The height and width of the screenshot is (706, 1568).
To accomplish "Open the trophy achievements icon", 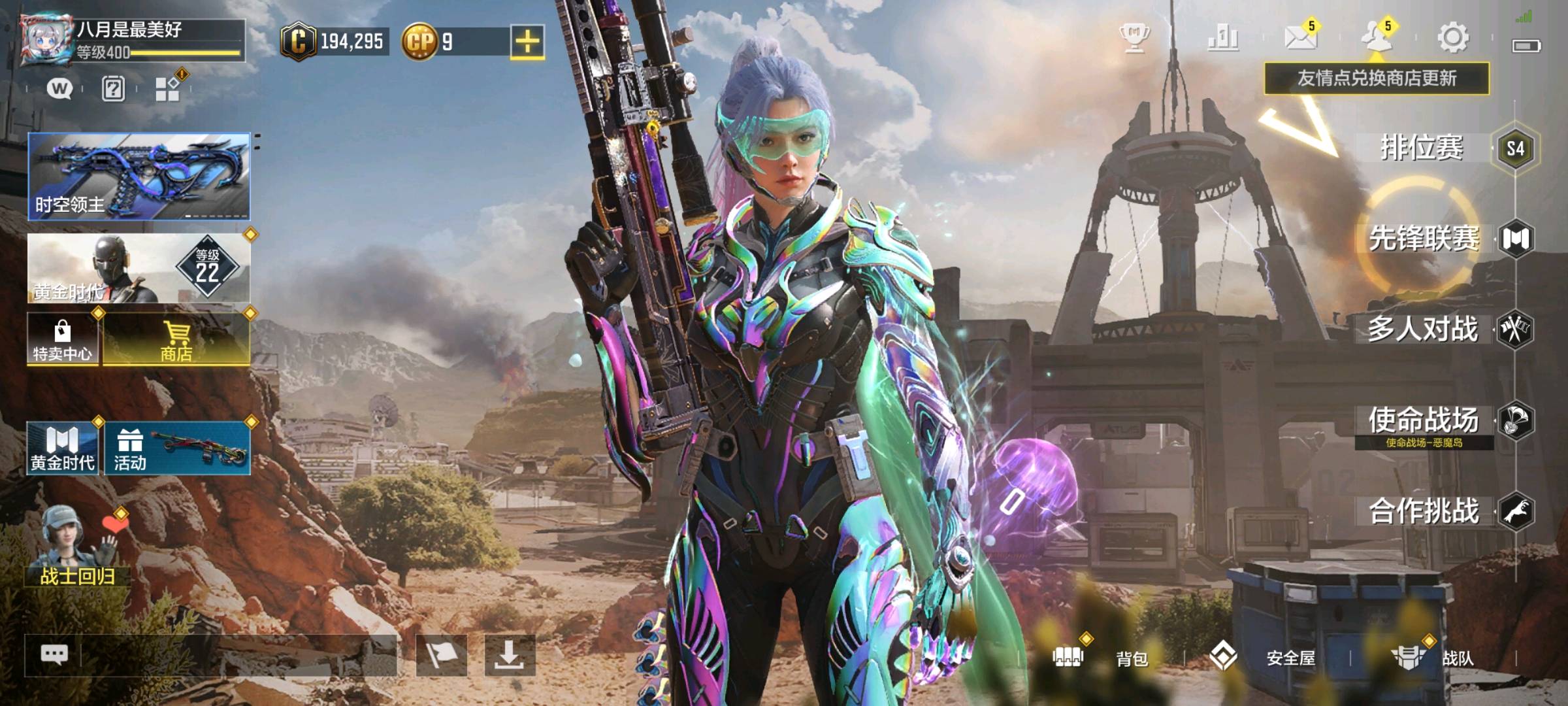I will pos(1135,38).
